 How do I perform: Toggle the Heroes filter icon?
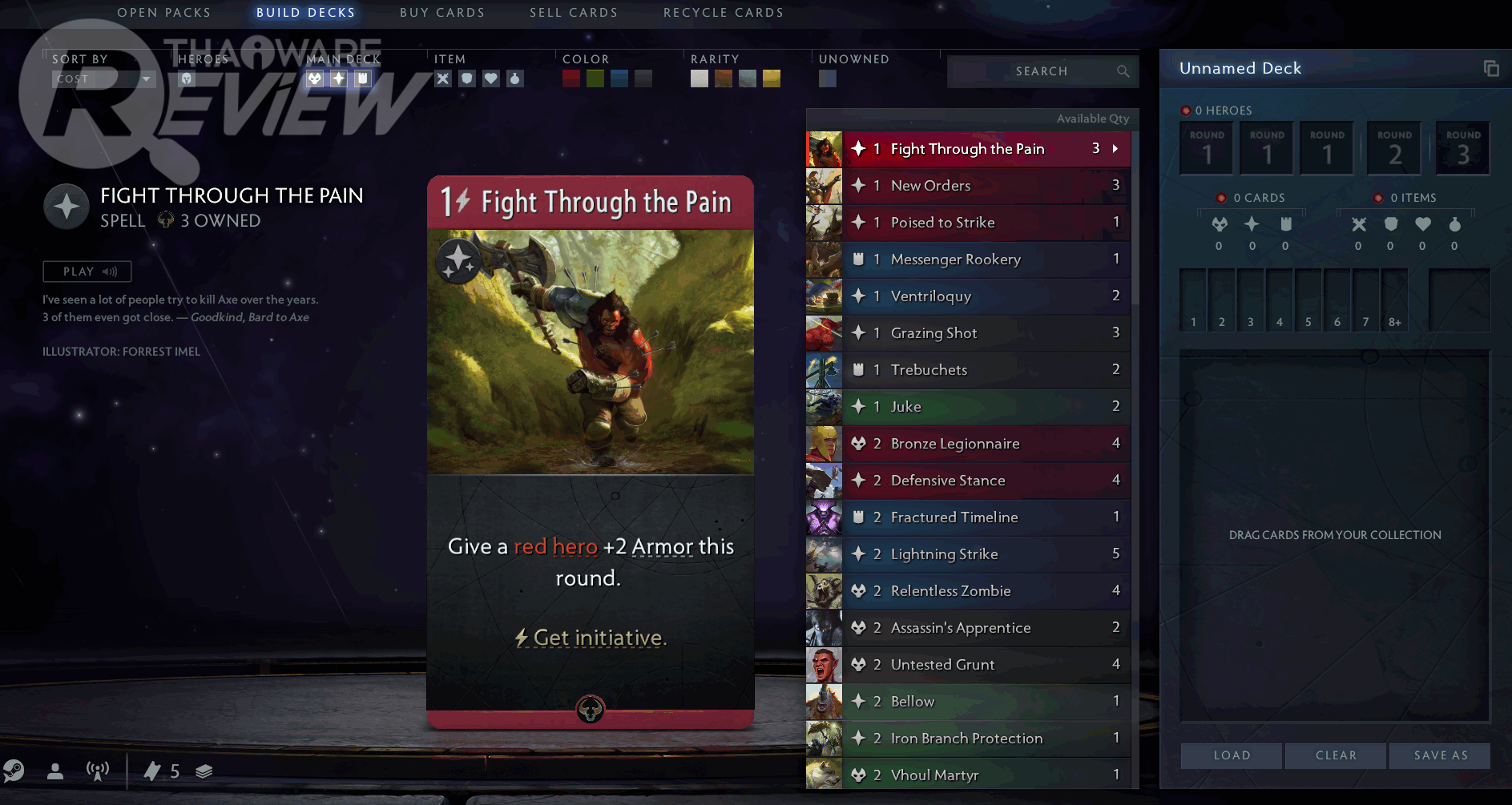pyautogui.click(x=187, y=78)
